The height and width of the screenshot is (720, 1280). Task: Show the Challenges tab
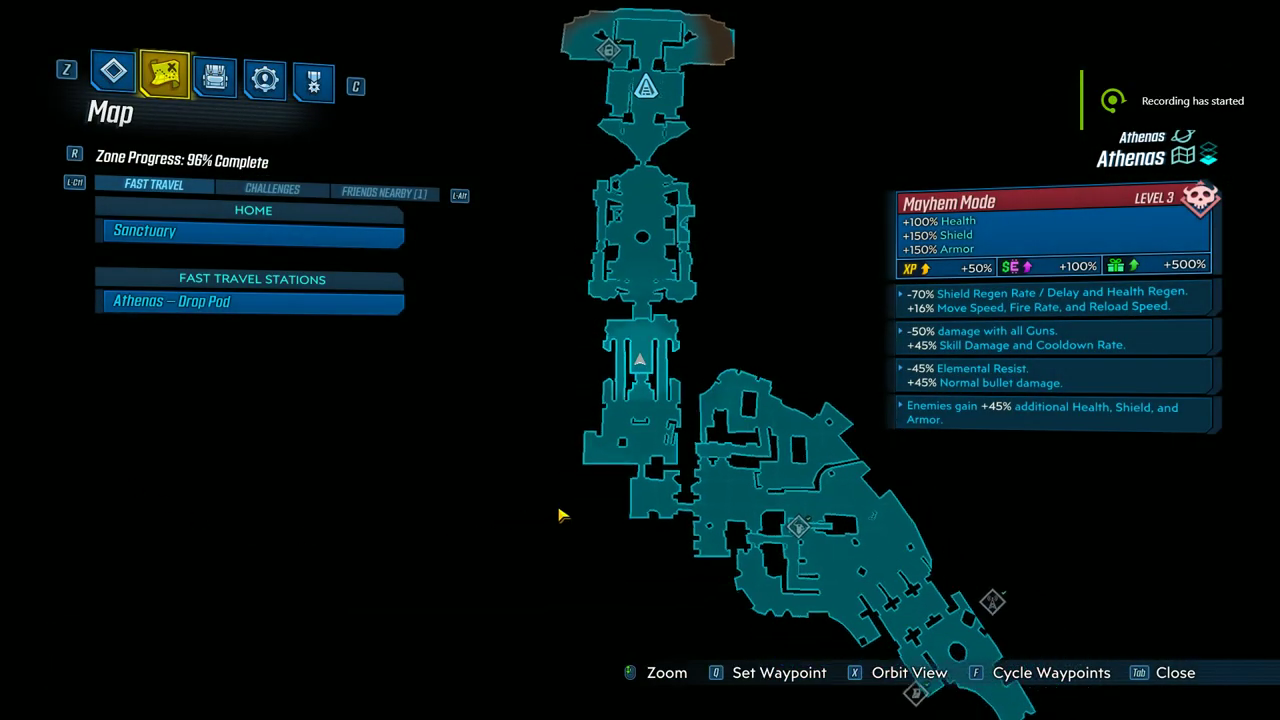[272, 189]
